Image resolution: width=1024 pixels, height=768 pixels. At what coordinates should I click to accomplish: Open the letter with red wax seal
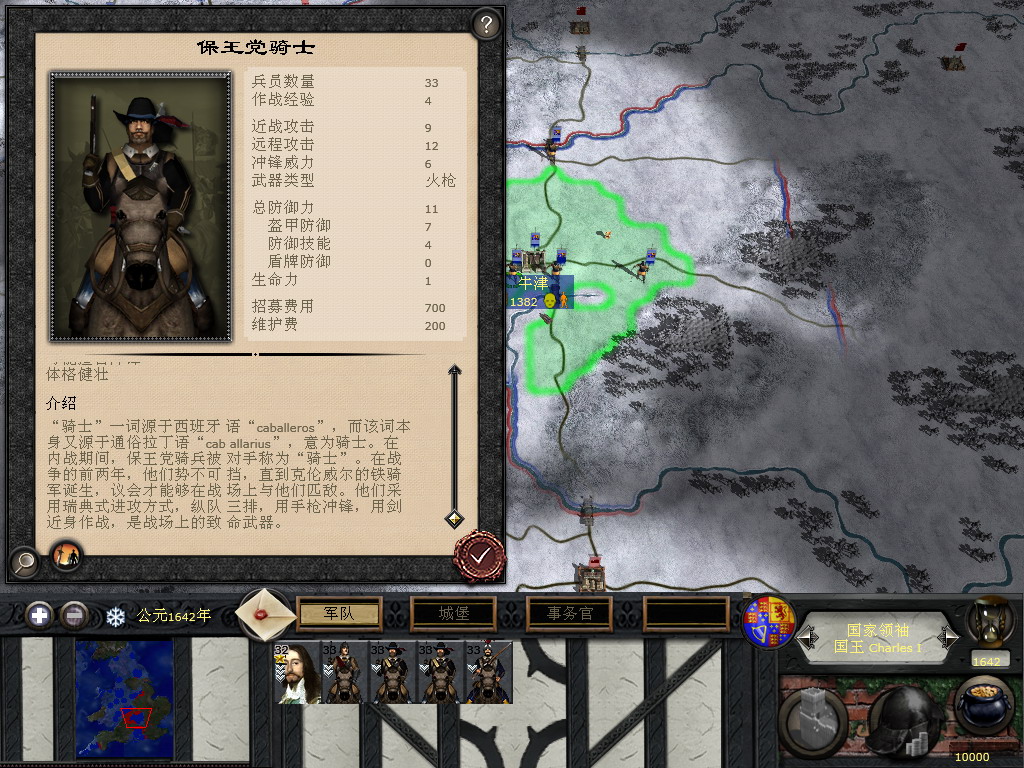click(x=266, y=614)
